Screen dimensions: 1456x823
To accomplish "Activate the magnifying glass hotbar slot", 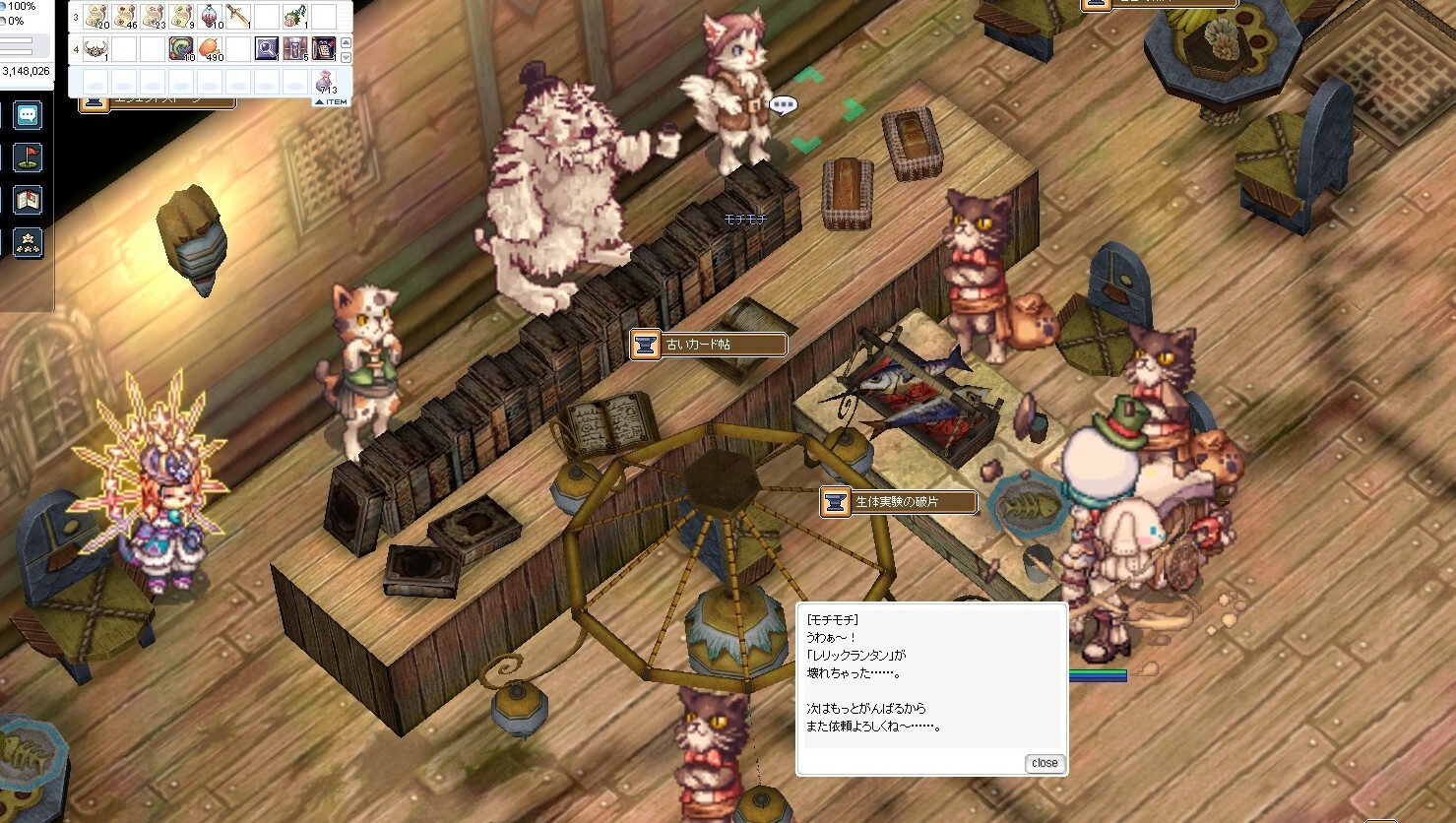I will [267, 48].
